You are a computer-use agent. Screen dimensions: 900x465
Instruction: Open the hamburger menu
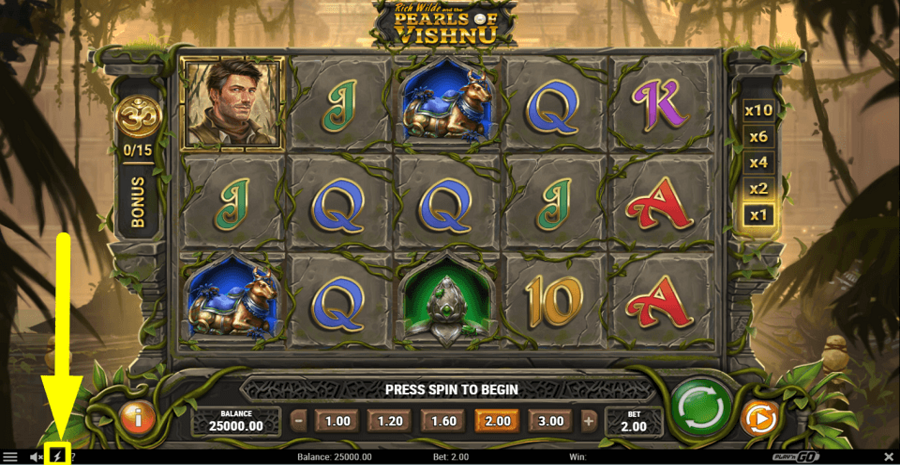pos(10,457)
